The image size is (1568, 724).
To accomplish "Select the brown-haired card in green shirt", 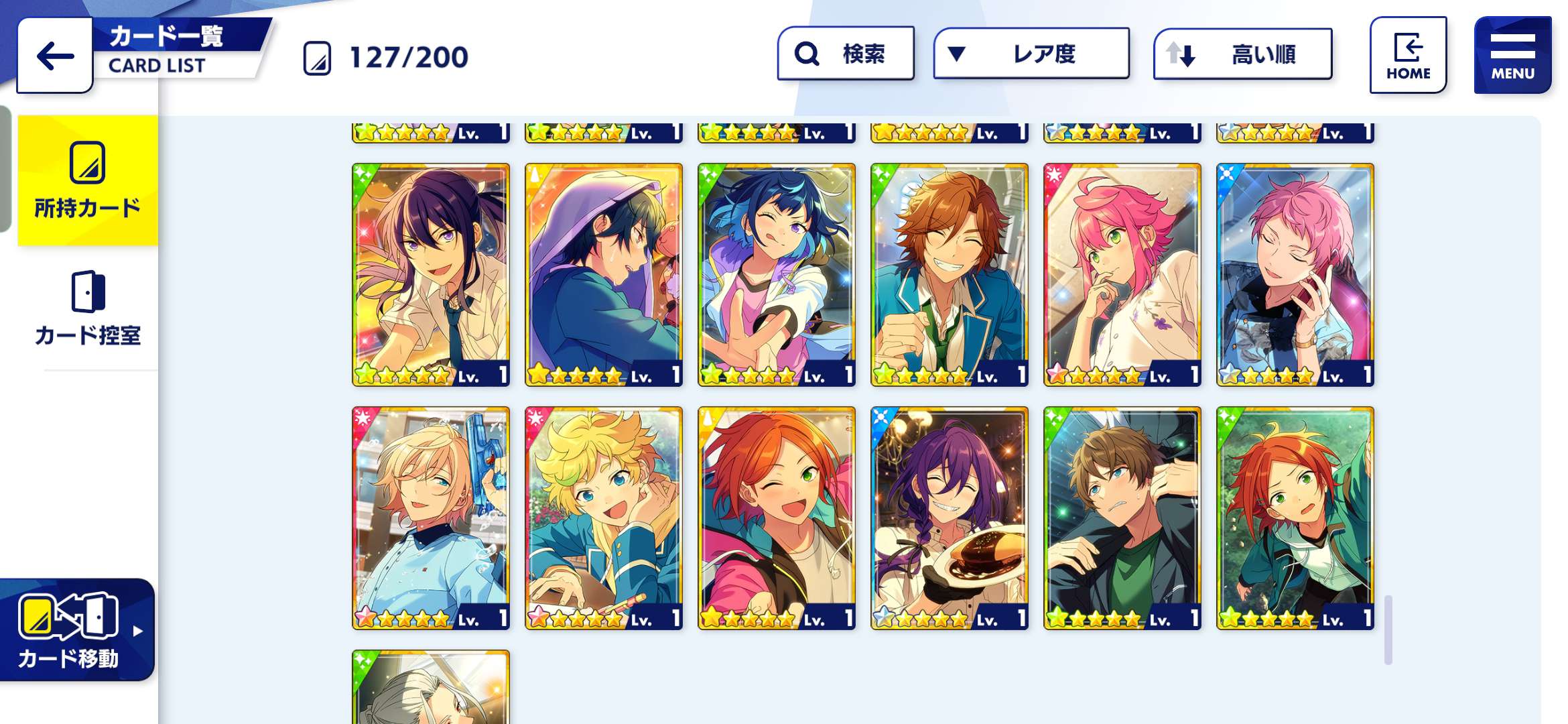I will pos(1122,518).
